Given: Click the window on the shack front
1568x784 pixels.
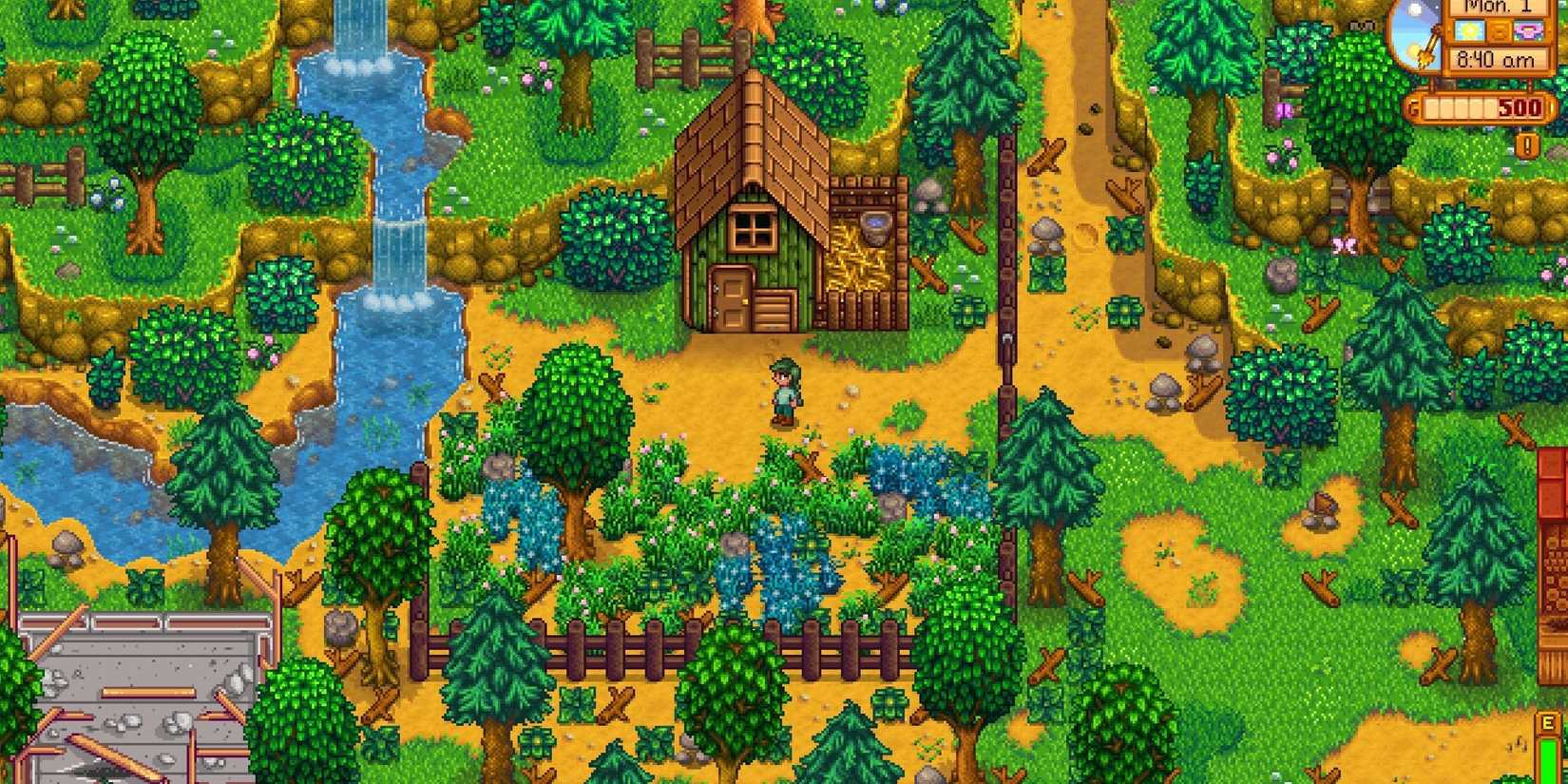Looking at the screenshot, I should point(754,228).
